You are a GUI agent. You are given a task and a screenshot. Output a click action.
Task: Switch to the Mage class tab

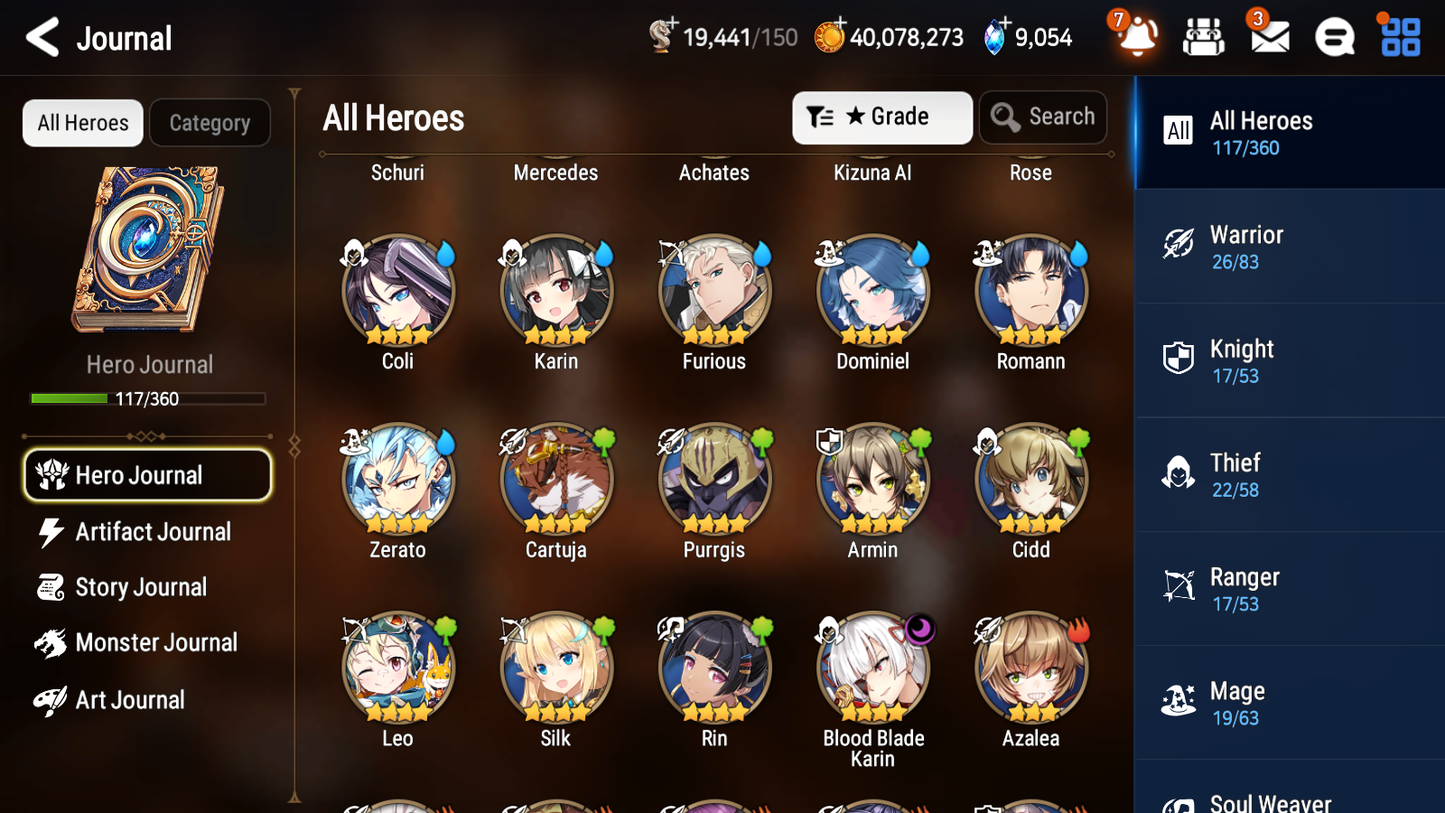(1289, 701)
